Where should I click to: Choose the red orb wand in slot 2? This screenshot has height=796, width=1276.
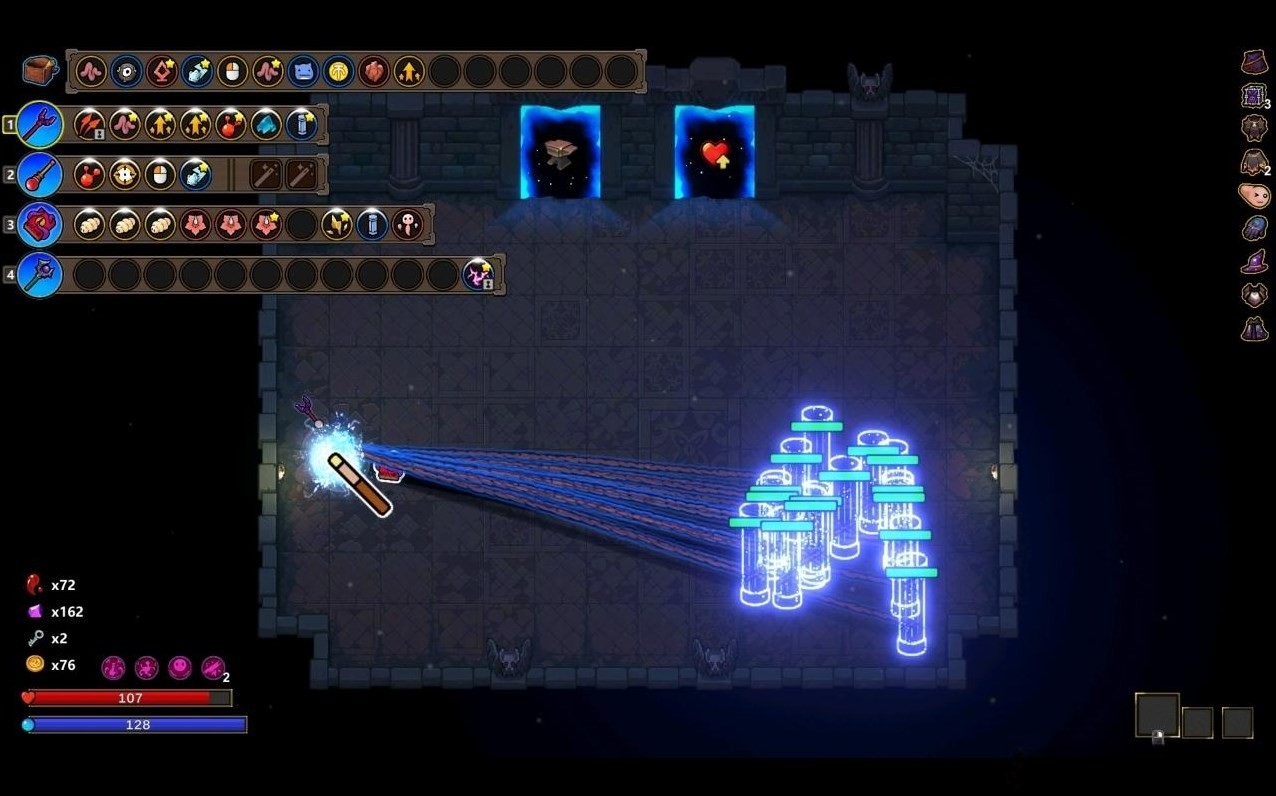(x=40, y=174)
